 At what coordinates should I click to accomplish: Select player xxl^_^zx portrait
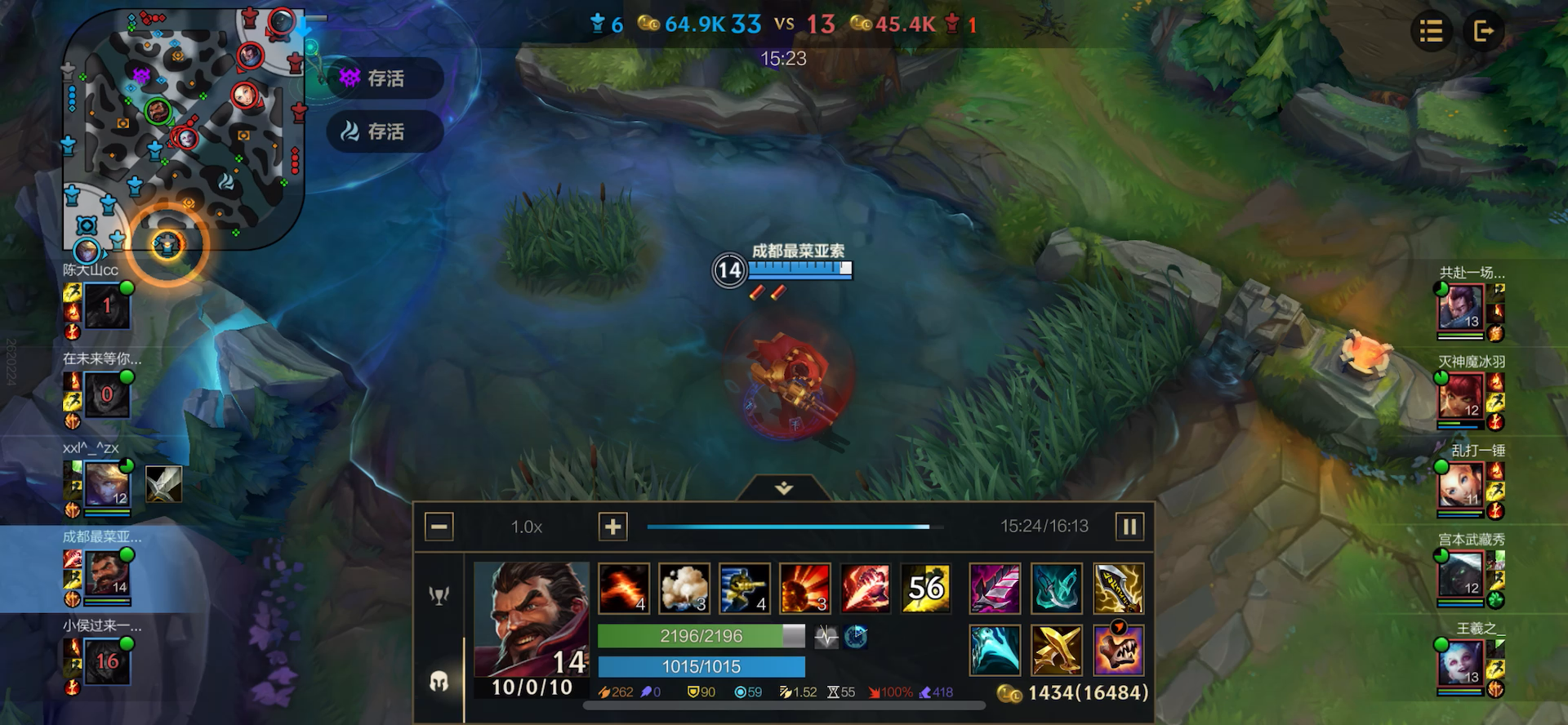pyautogui.click(x=107, y=484)
